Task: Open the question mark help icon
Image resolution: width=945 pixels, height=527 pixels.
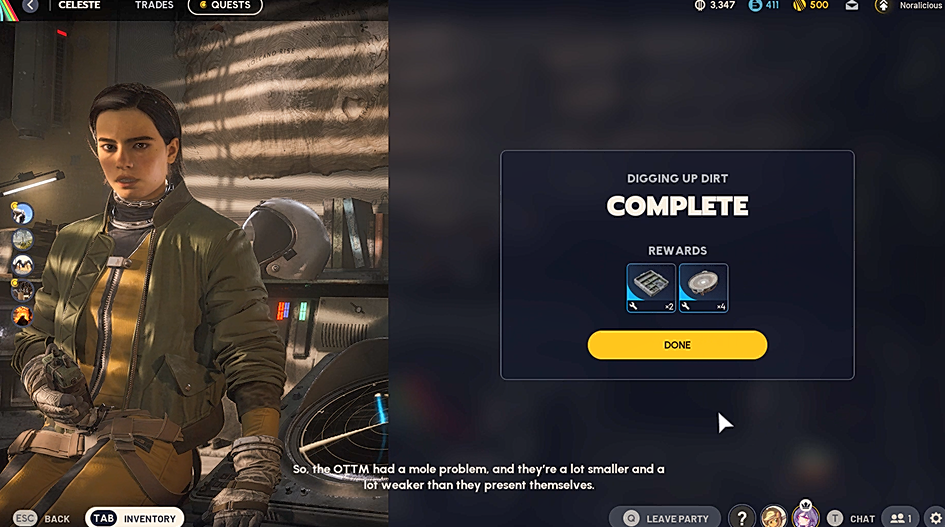Action: (741, 518)
